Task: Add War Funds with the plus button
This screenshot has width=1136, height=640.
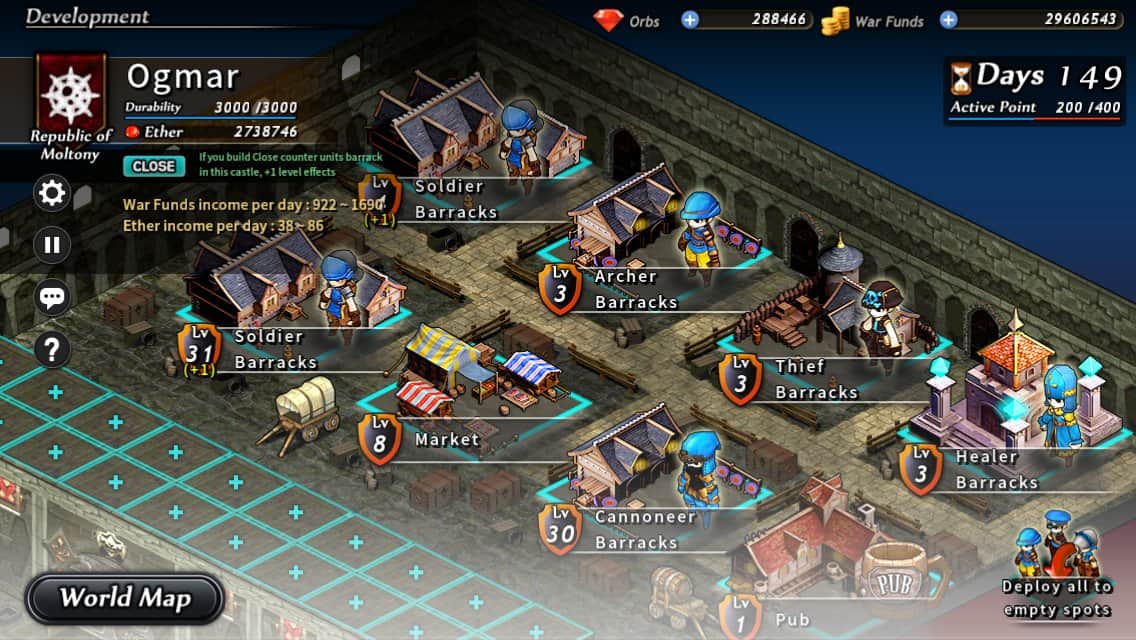Action: point(948,19)
